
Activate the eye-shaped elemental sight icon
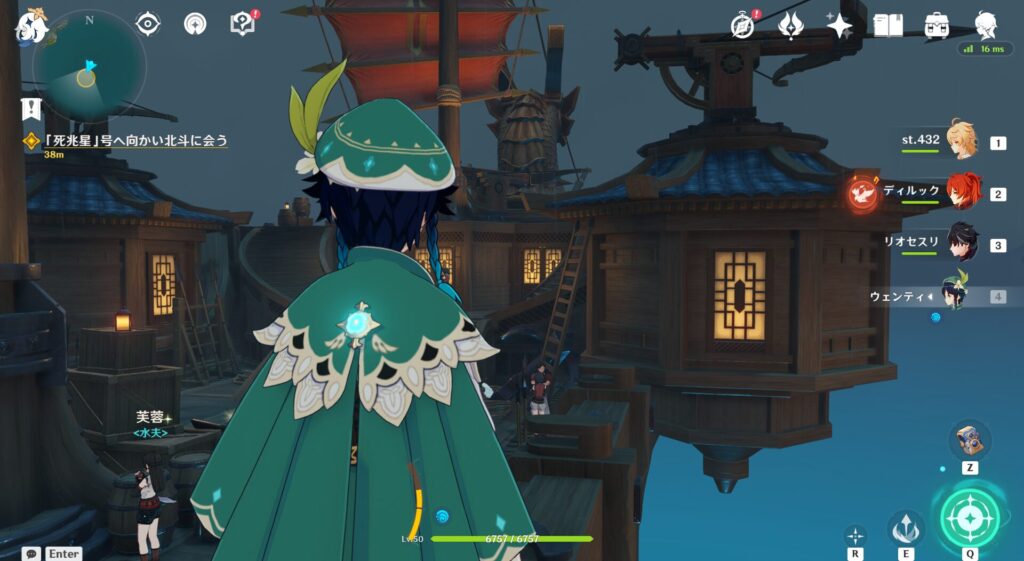tap(148, 23)
